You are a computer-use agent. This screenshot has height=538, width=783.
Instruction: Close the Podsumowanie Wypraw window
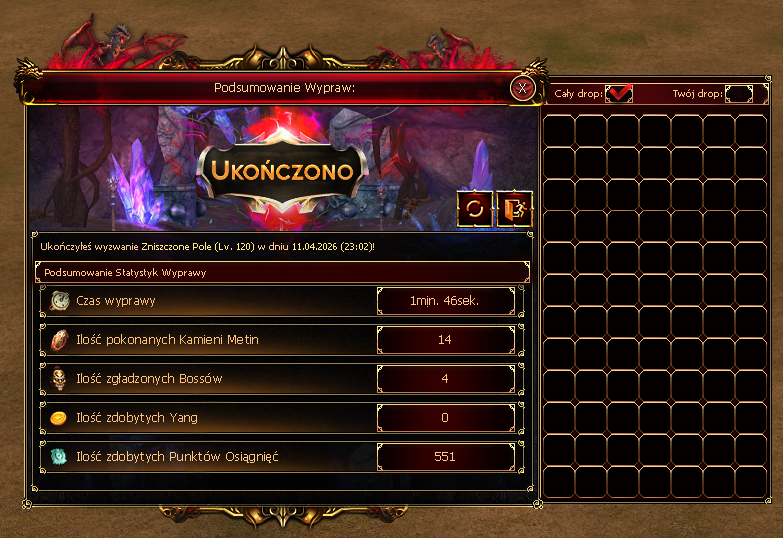[521, 88]
